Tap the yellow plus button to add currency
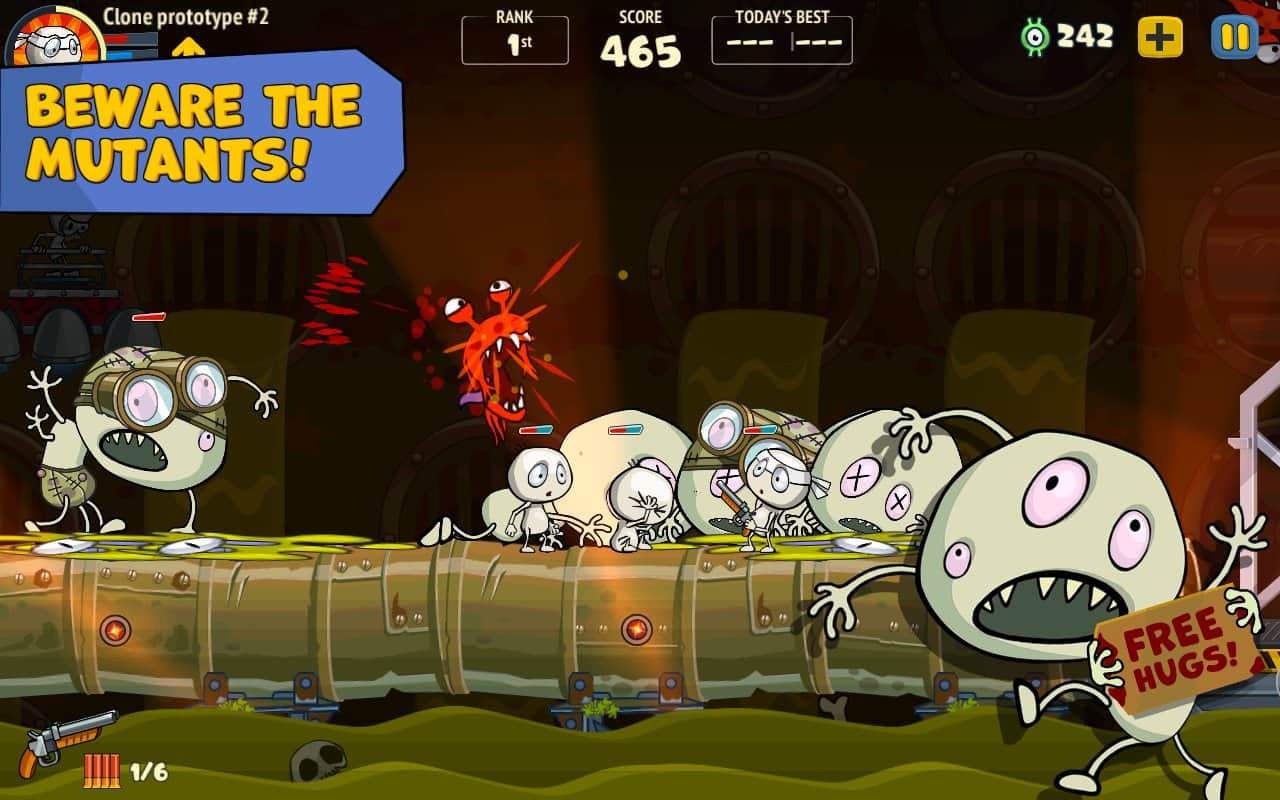Screen dimensions: 1280x800 (x=1160, y=38)
